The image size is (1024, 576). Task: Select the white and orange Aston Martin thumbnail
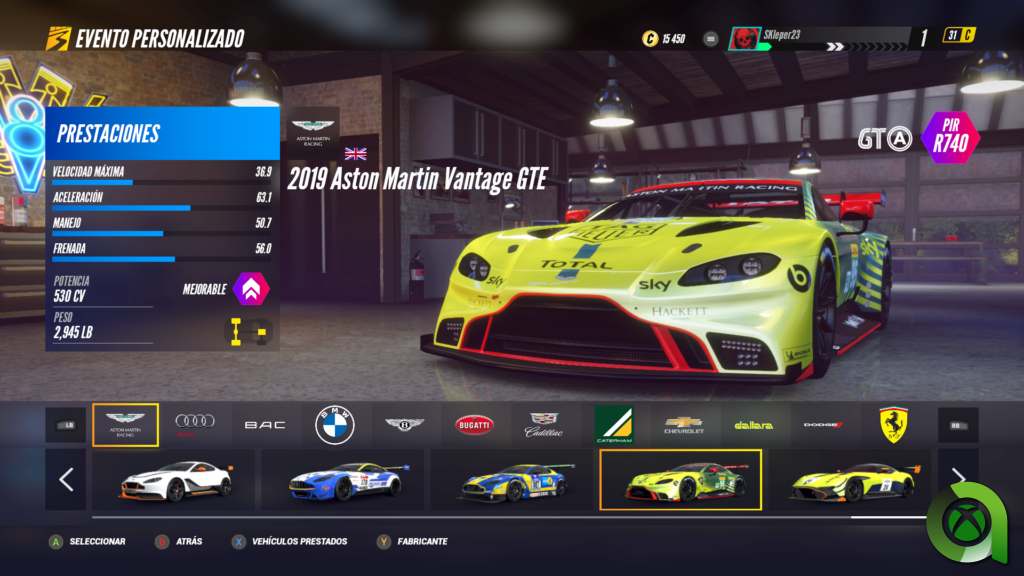[x=175, y=480]
